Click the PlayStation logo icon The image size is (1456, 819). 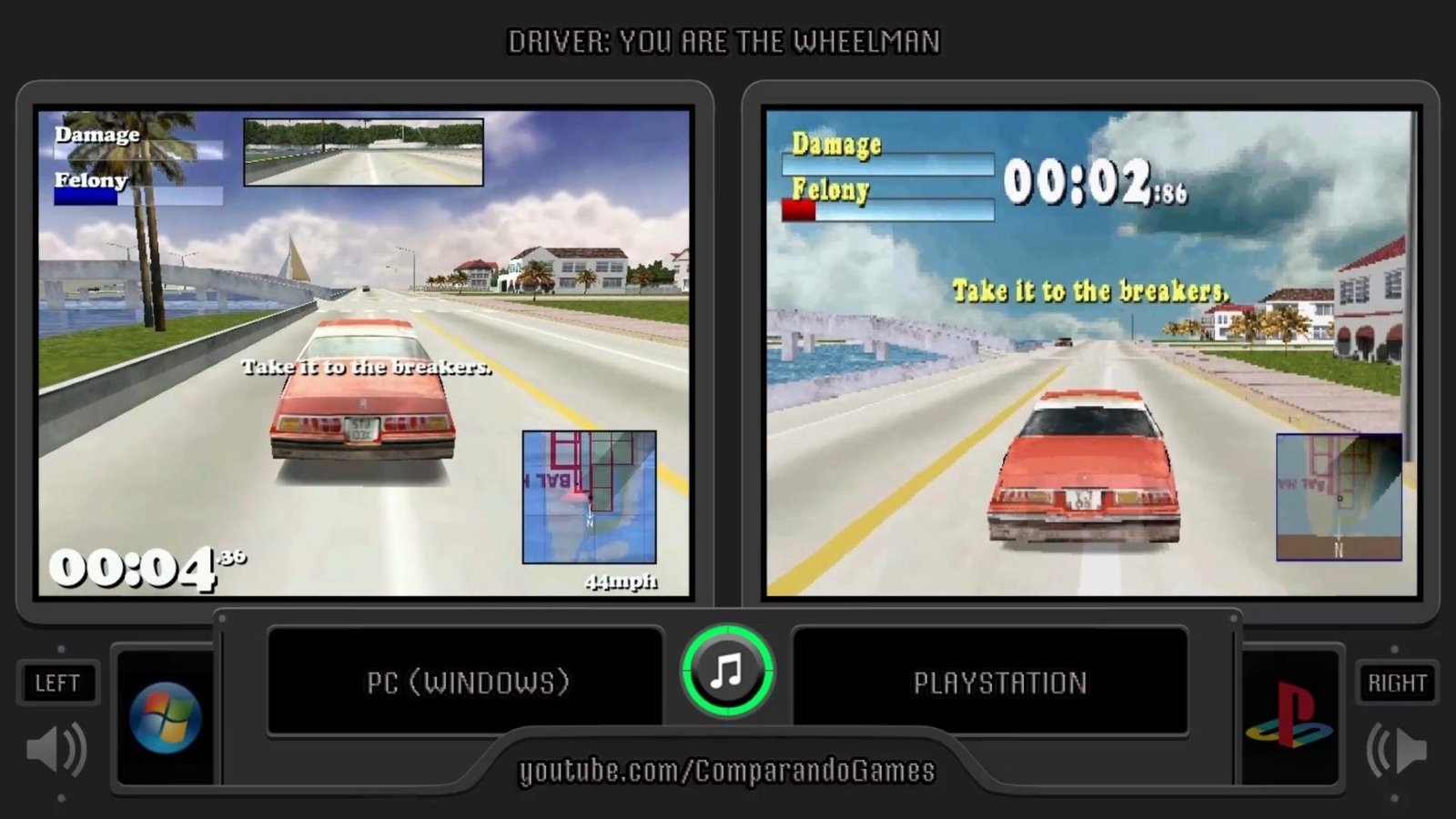tap(1290, 717)
